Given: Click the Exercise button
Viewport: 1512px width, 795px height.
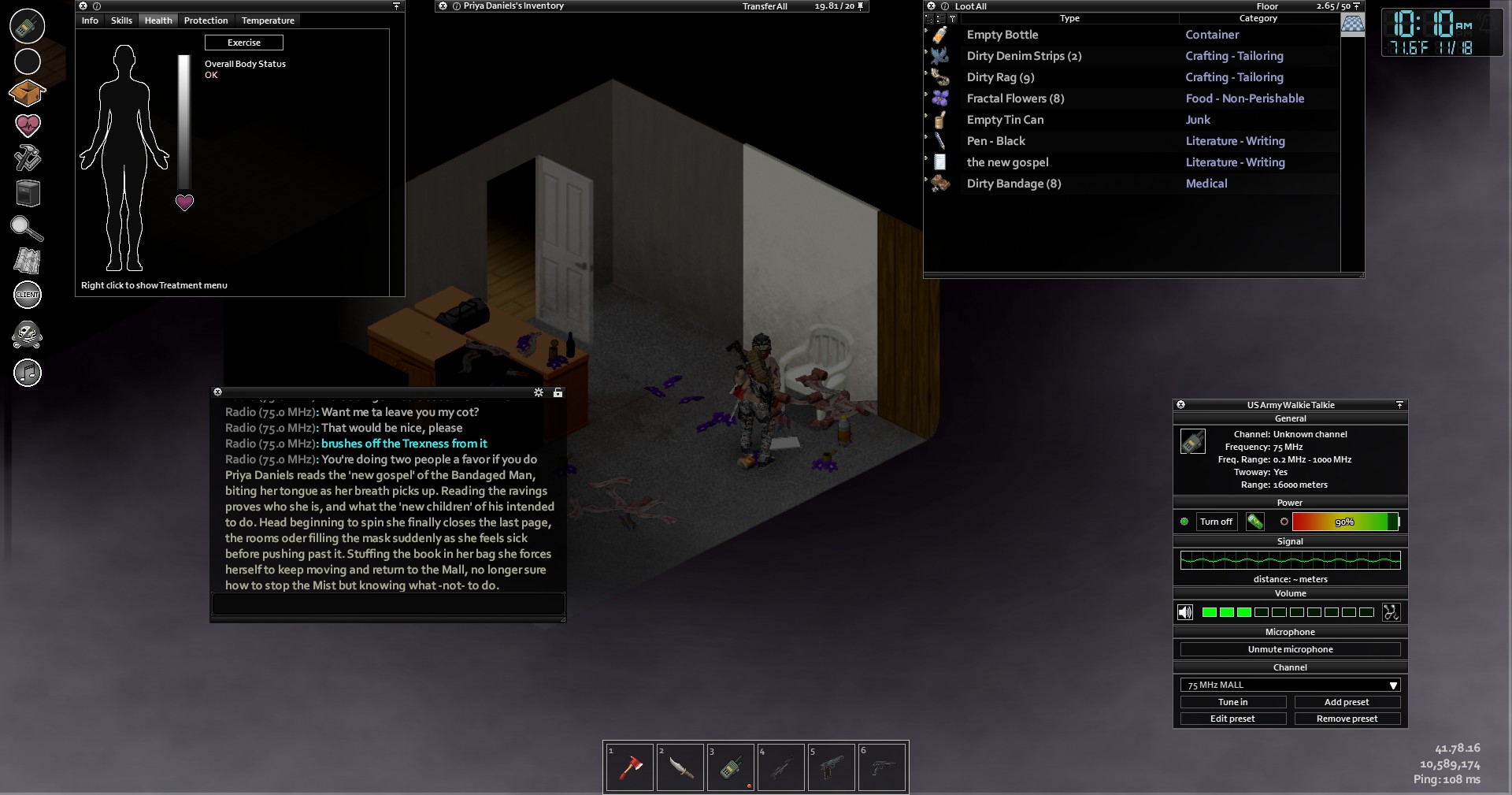Looking at the screenshot, I should coord(244,43).
